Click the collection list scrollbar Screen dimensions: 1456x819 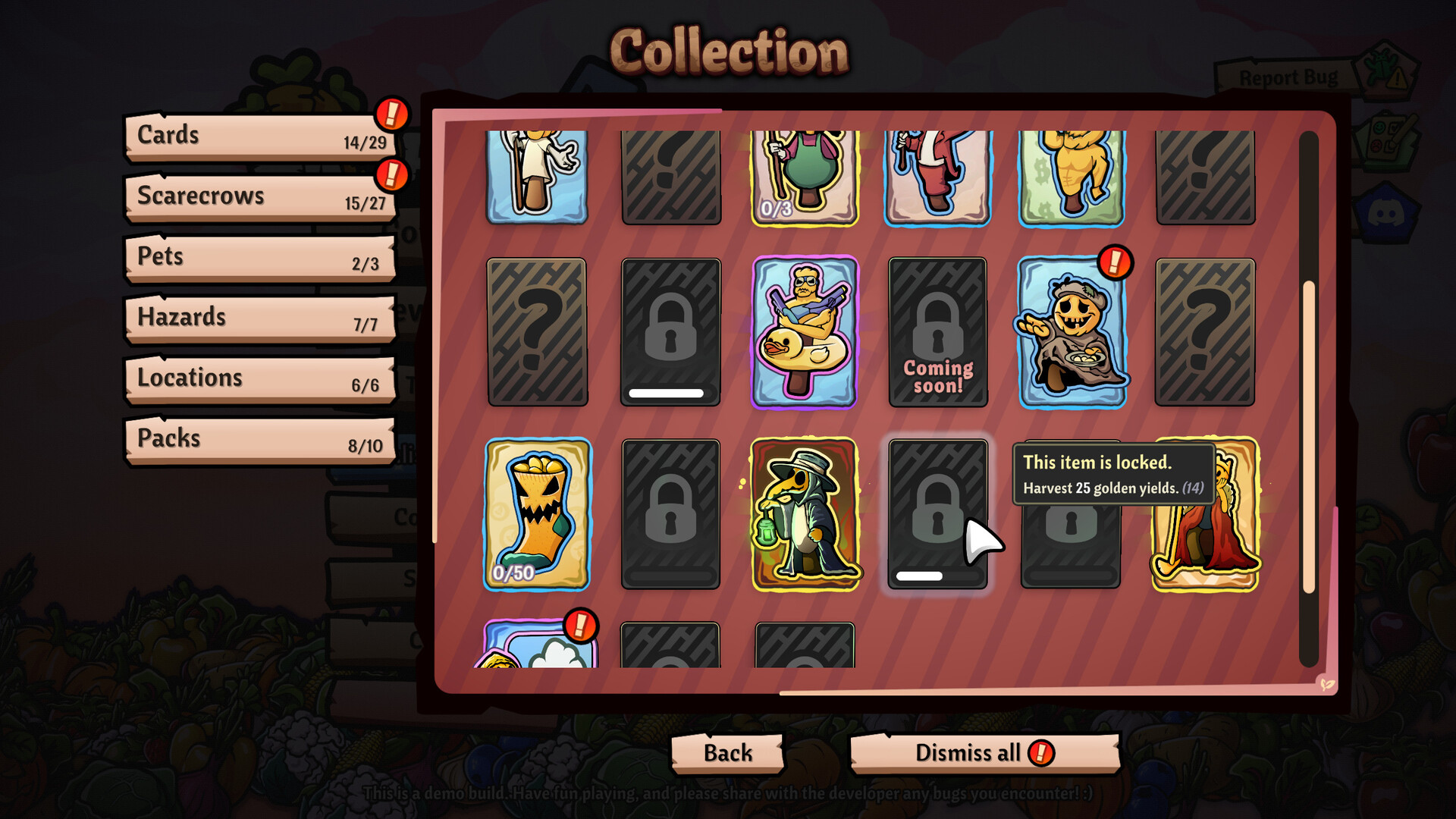point(1309,436)
